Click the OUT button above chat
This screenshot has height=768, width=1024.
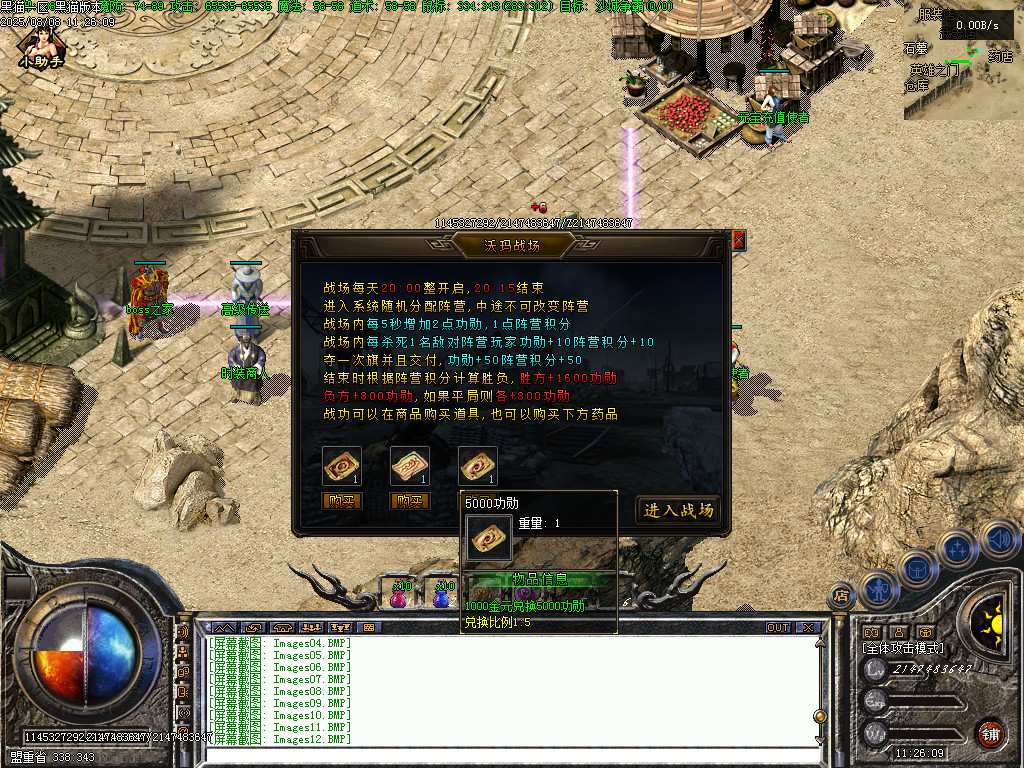(x=778, y=628)
